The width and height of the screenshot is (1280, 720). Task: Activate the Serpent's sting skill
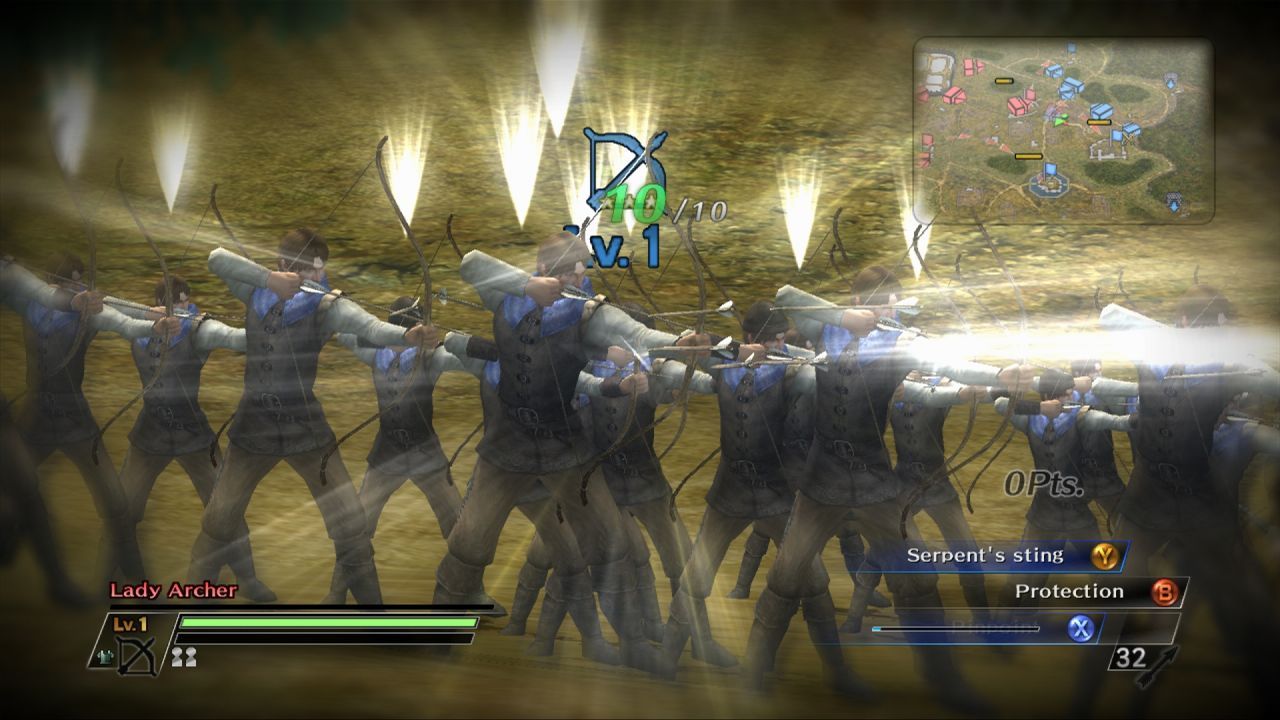click(1104, 556)
